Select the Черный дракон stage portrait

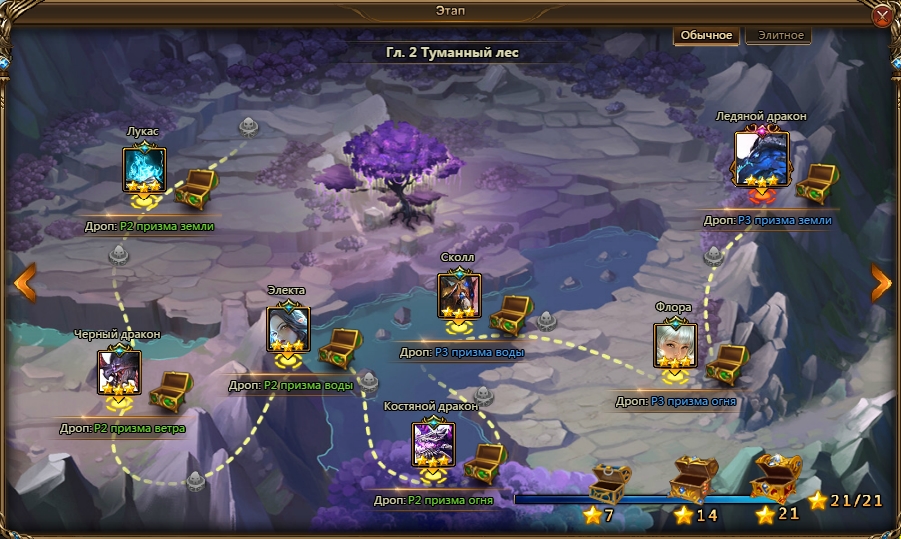tap(118, 371)
